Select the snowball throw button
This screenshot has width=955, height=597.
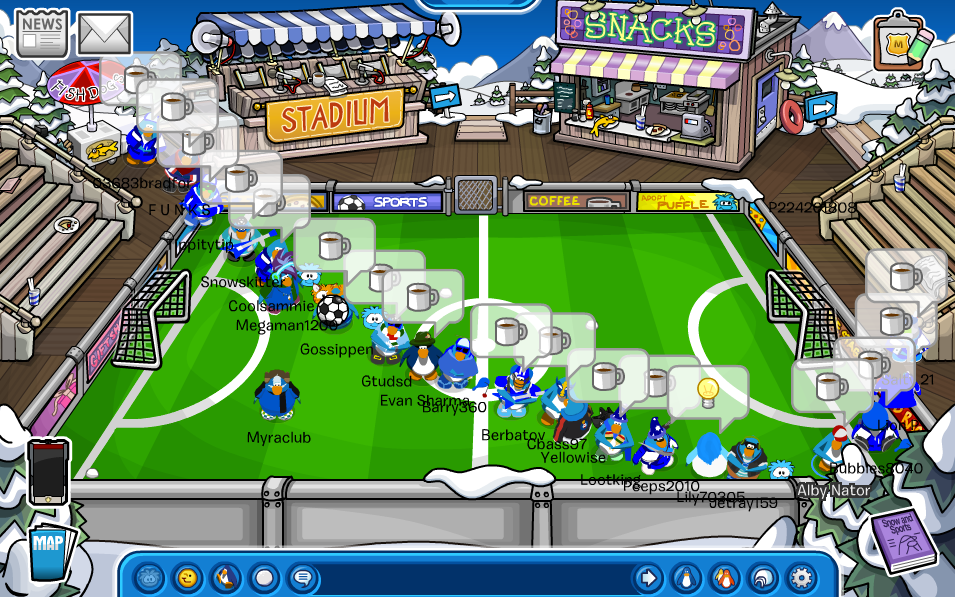263,577
